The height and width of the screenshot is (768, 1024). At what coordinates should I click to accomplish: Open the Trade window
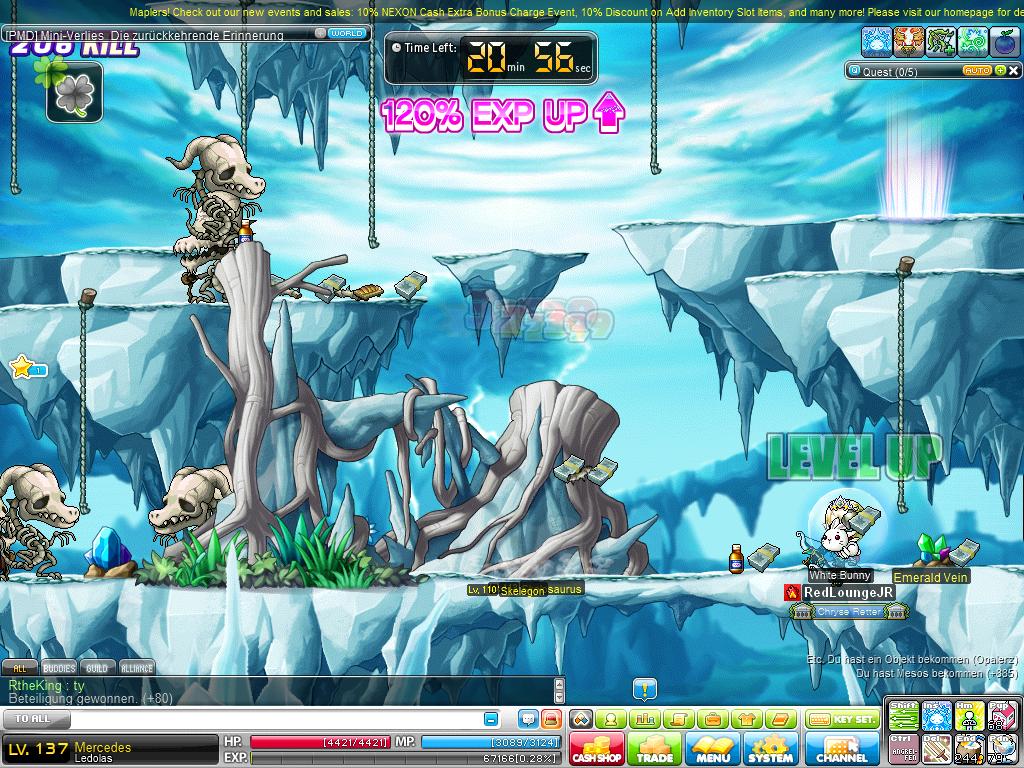654,749
